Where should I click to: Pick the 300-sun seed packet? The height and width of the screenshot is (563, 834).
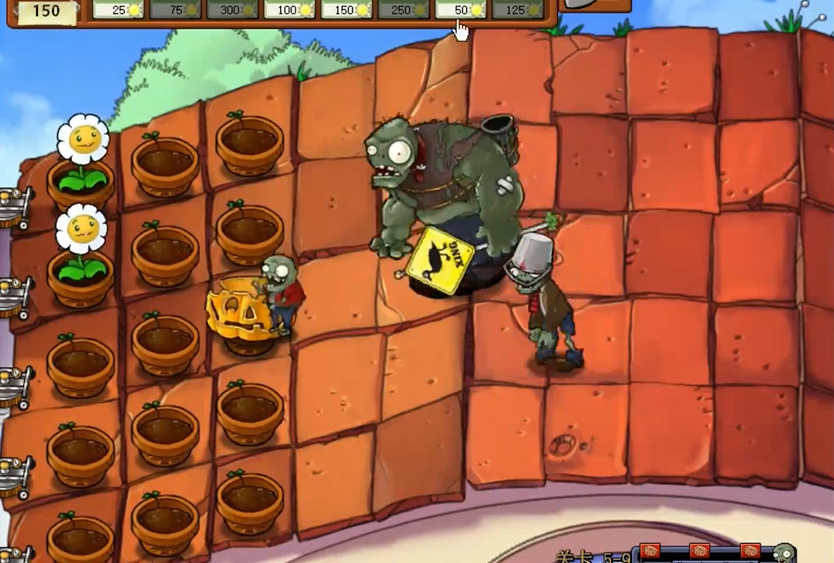[x=232, y=10]
